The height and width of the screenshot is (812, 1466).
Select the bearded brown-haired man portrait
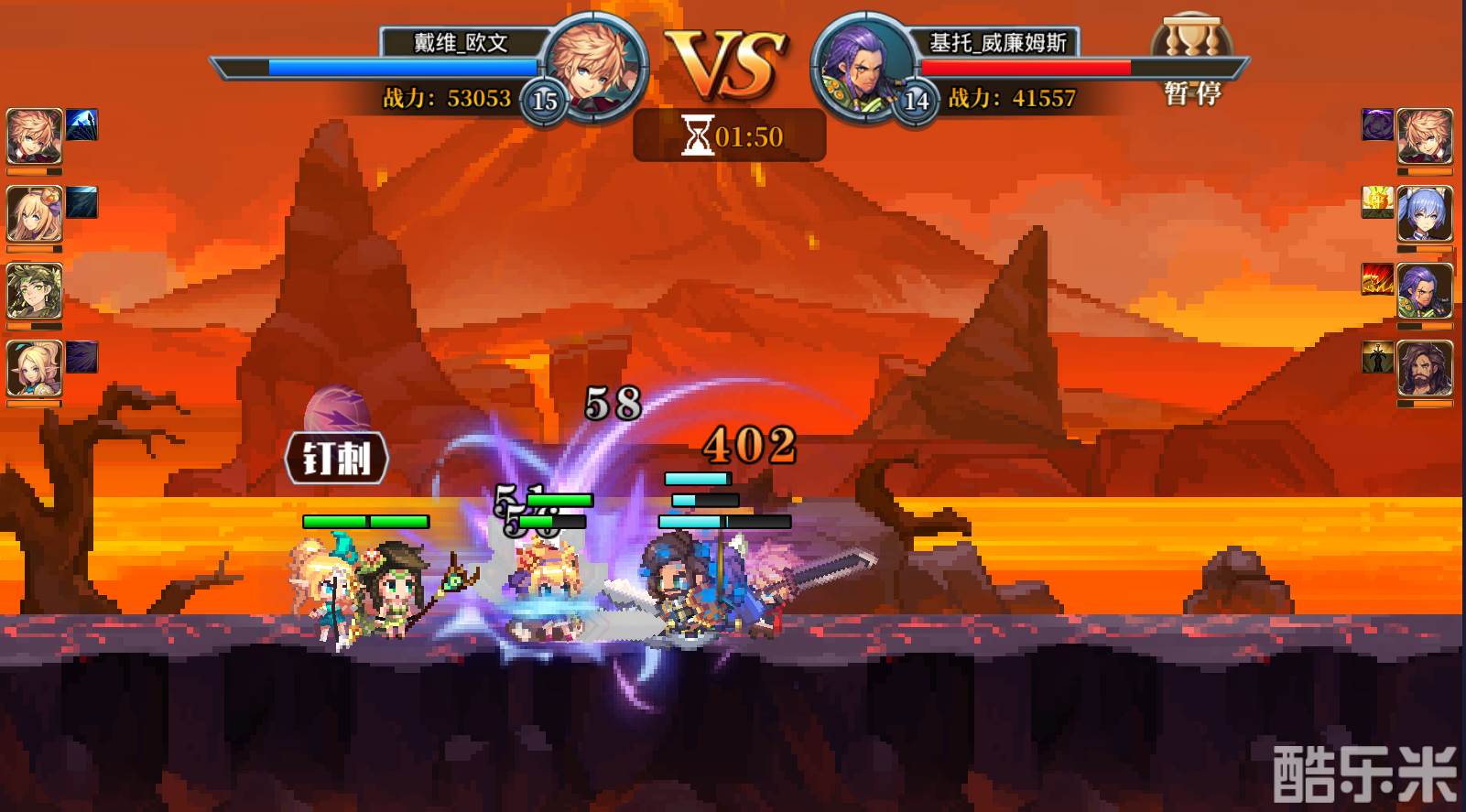(1424, 367)
